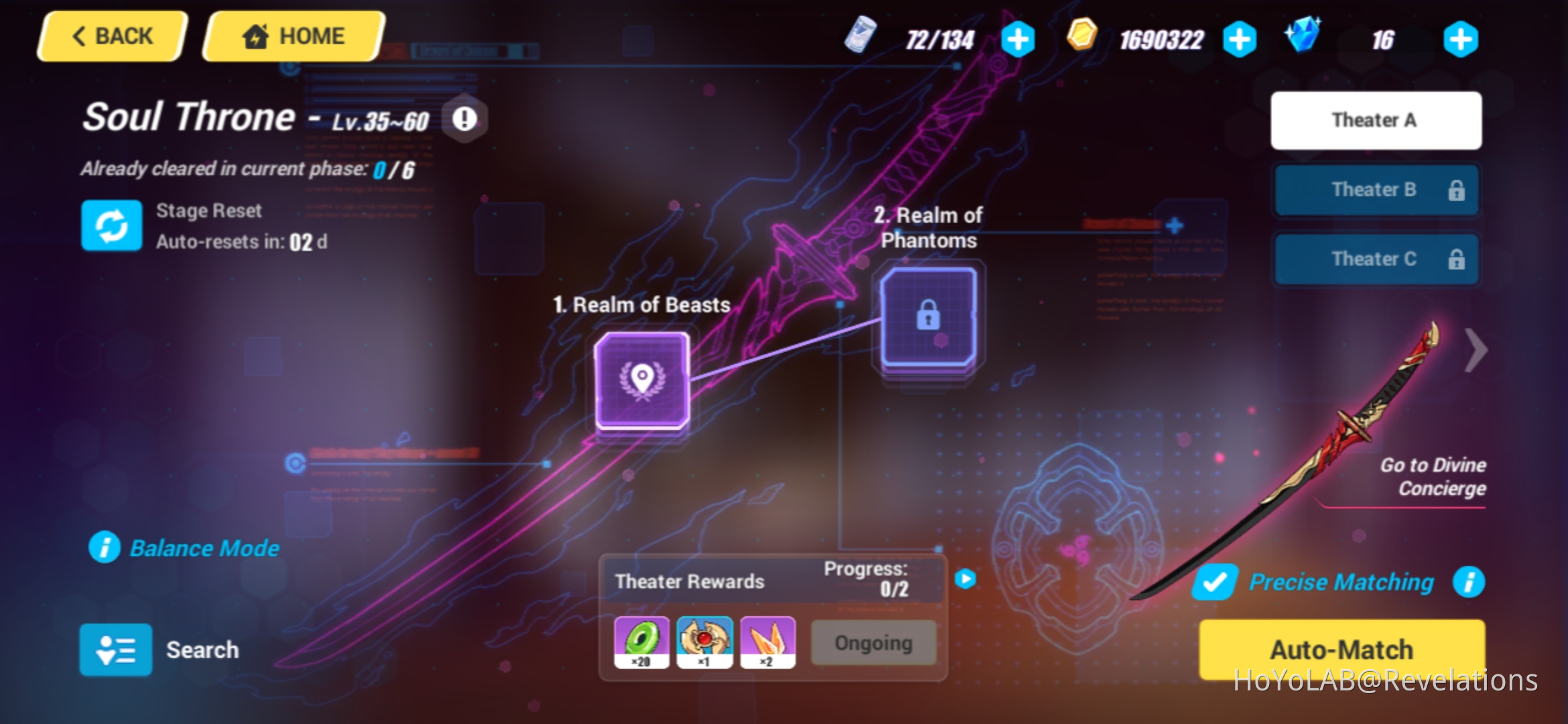Switch to Theater B tab
Screen dimensions: 1568x724
pyautogui.click(x=1375, y=190)
